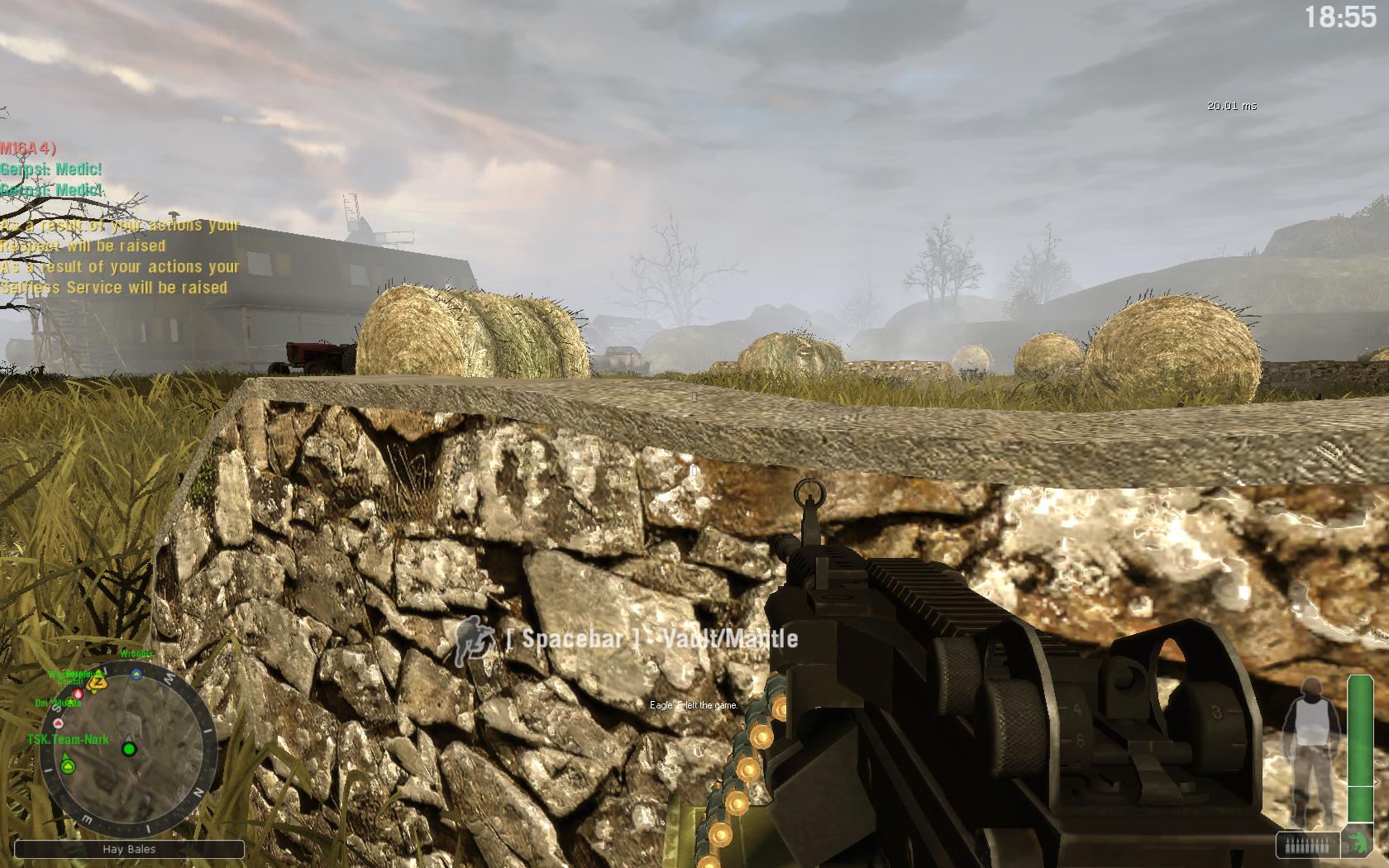This screenshot has width=1389, height=868.
Task: Click the Vault/Mantle action icon
Action: [472, 639]
